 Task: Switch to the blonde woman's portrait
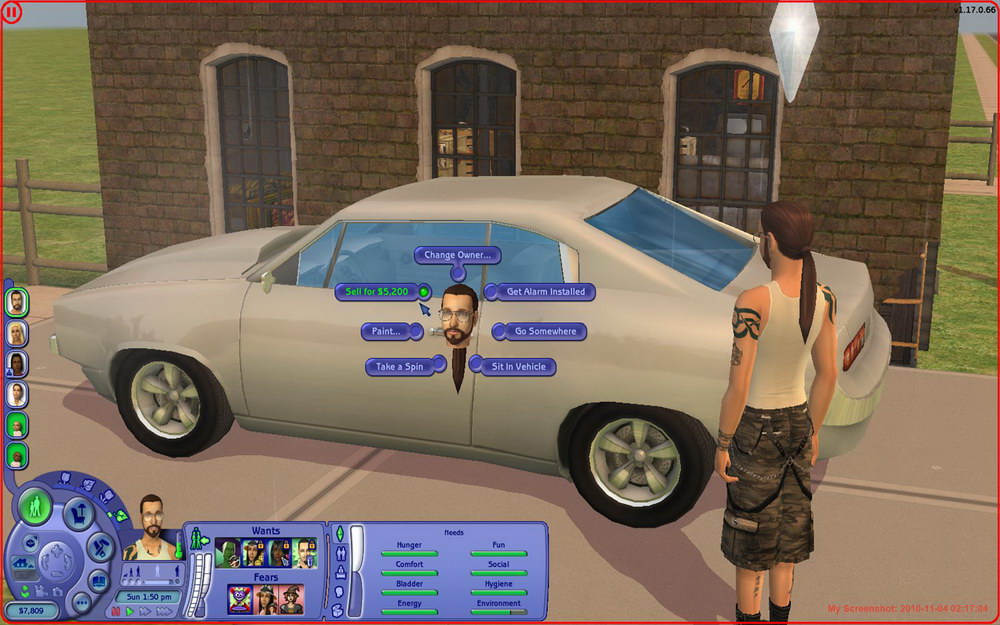point(17,333)
